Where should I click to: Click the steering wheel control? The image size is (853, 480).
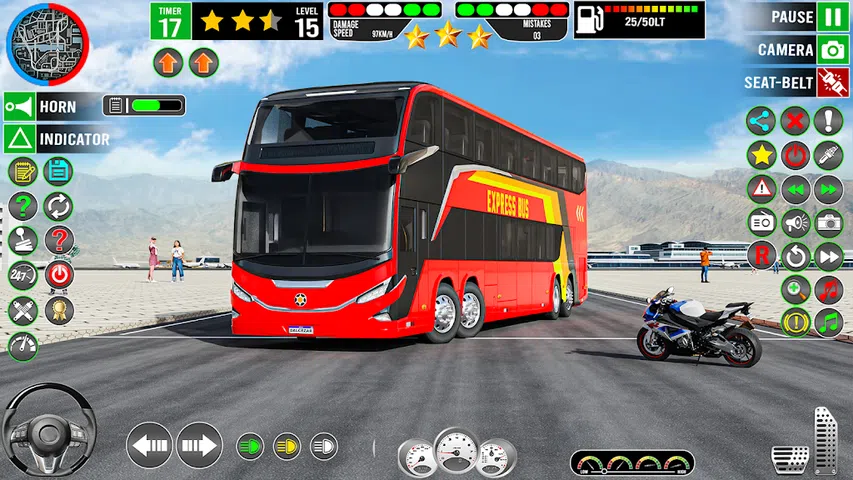click(48, 432)
